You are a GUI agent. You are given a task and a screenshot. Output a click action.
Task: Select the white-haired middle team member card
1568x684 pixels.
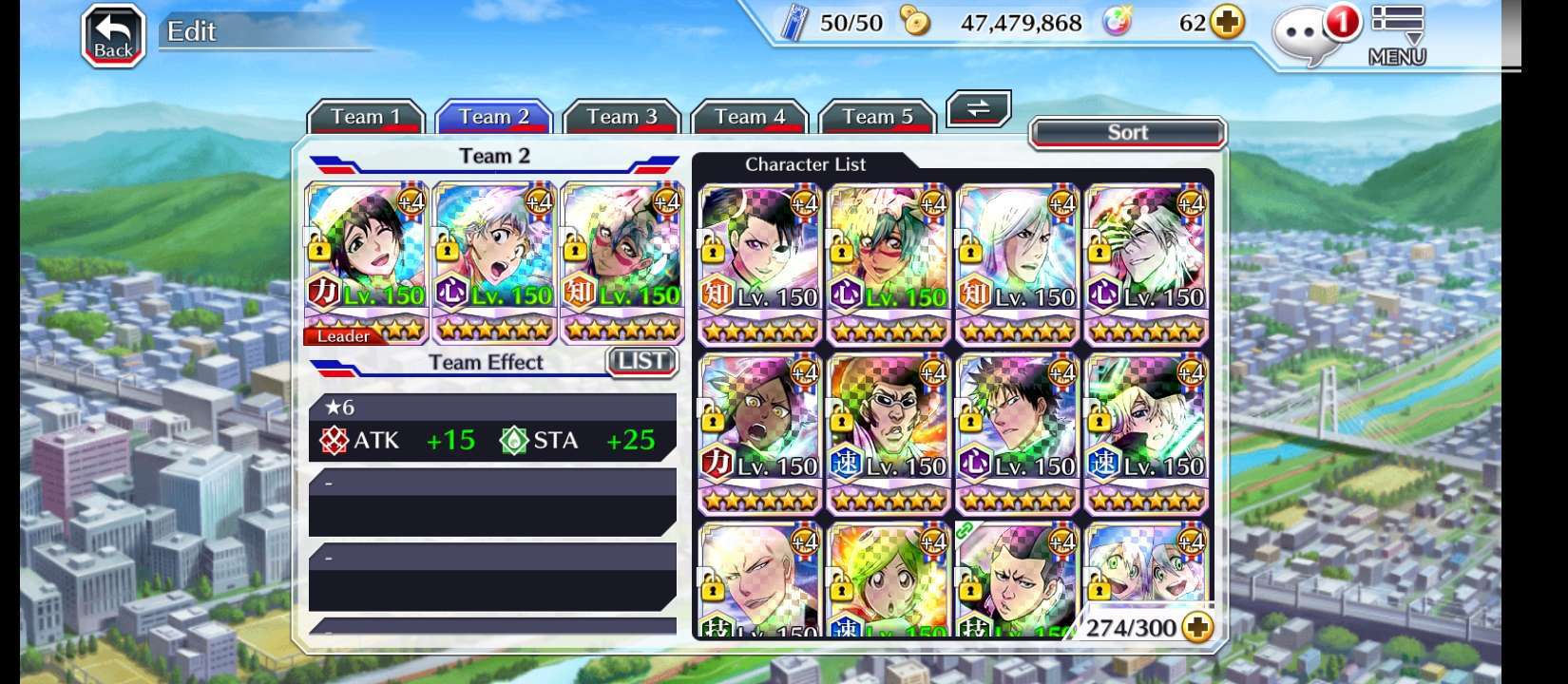(x=494, y=261)
